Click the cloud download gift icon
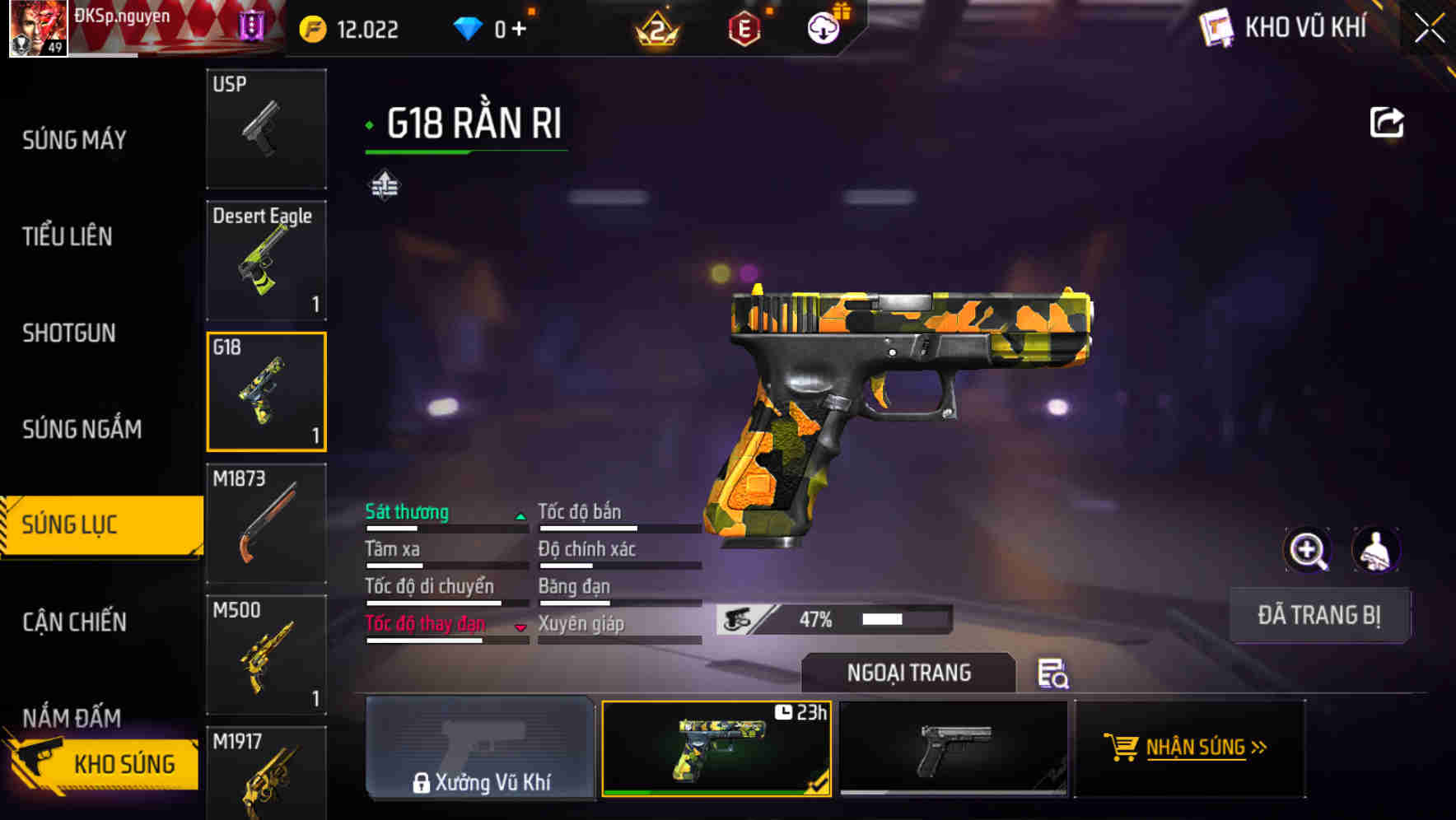Image resolution: width=1456 pixels, height=820 pixels. click(823, 27)
